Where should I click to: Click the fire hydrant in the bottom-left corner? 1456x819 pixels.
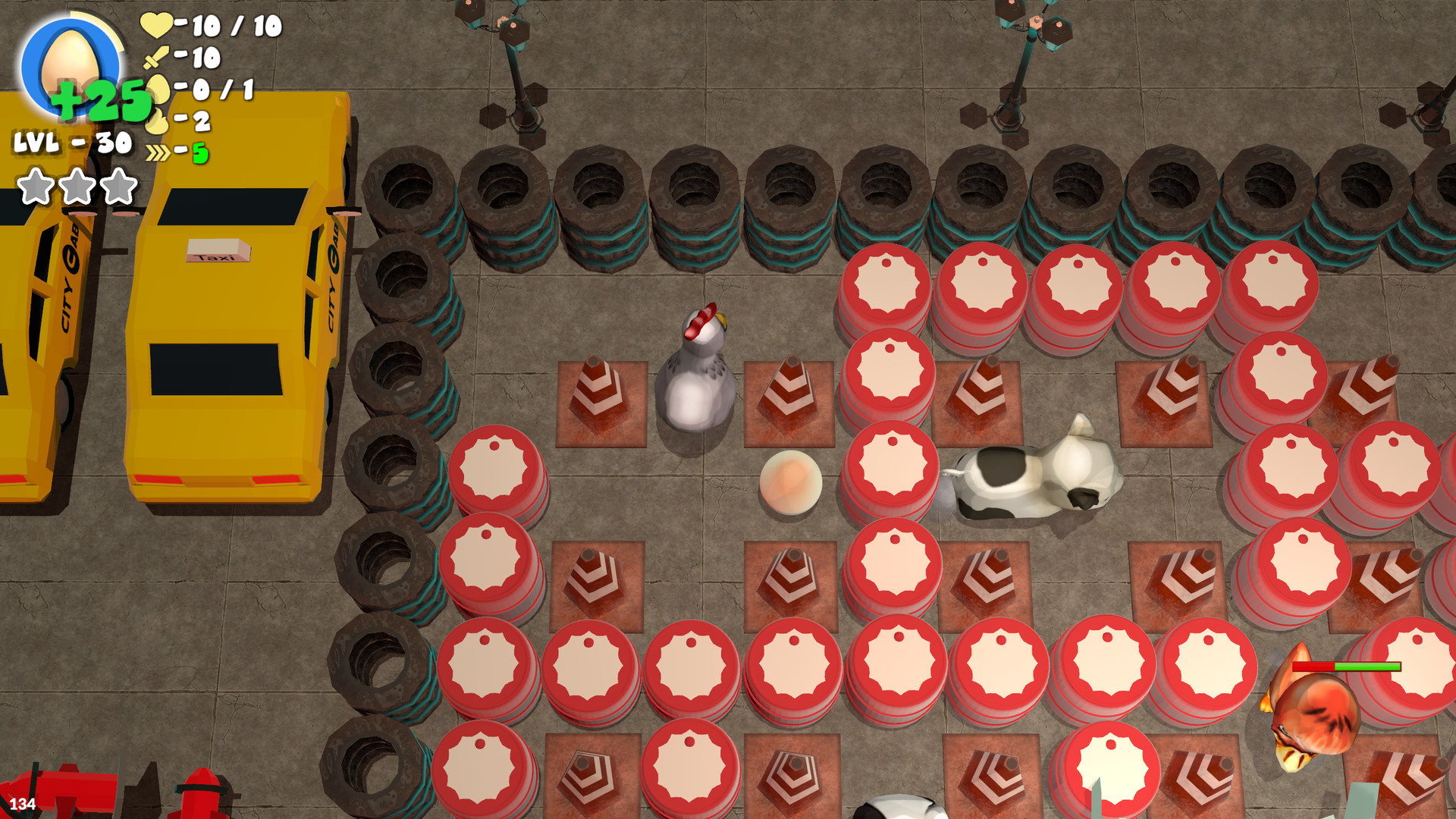pos(202,793)
